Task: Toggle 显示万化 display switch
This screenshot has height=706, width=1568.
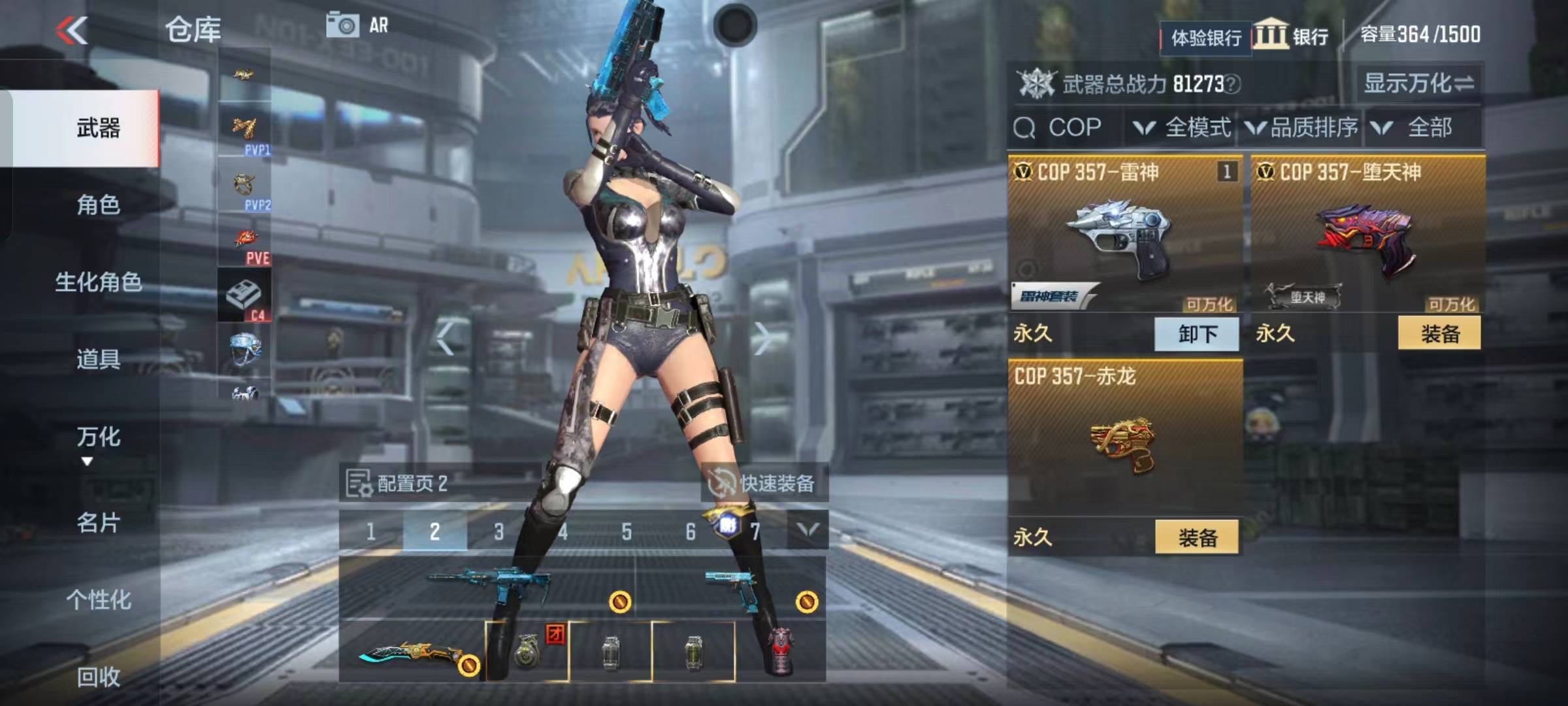Action: pos(1418,83)
